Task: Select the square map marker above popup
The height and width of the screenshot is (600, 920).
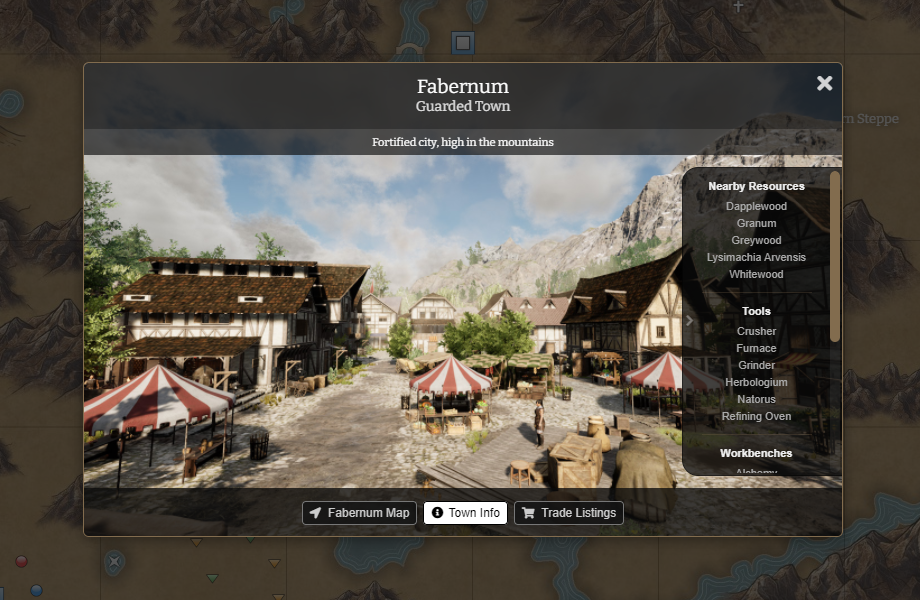Action: pos(462,42)
